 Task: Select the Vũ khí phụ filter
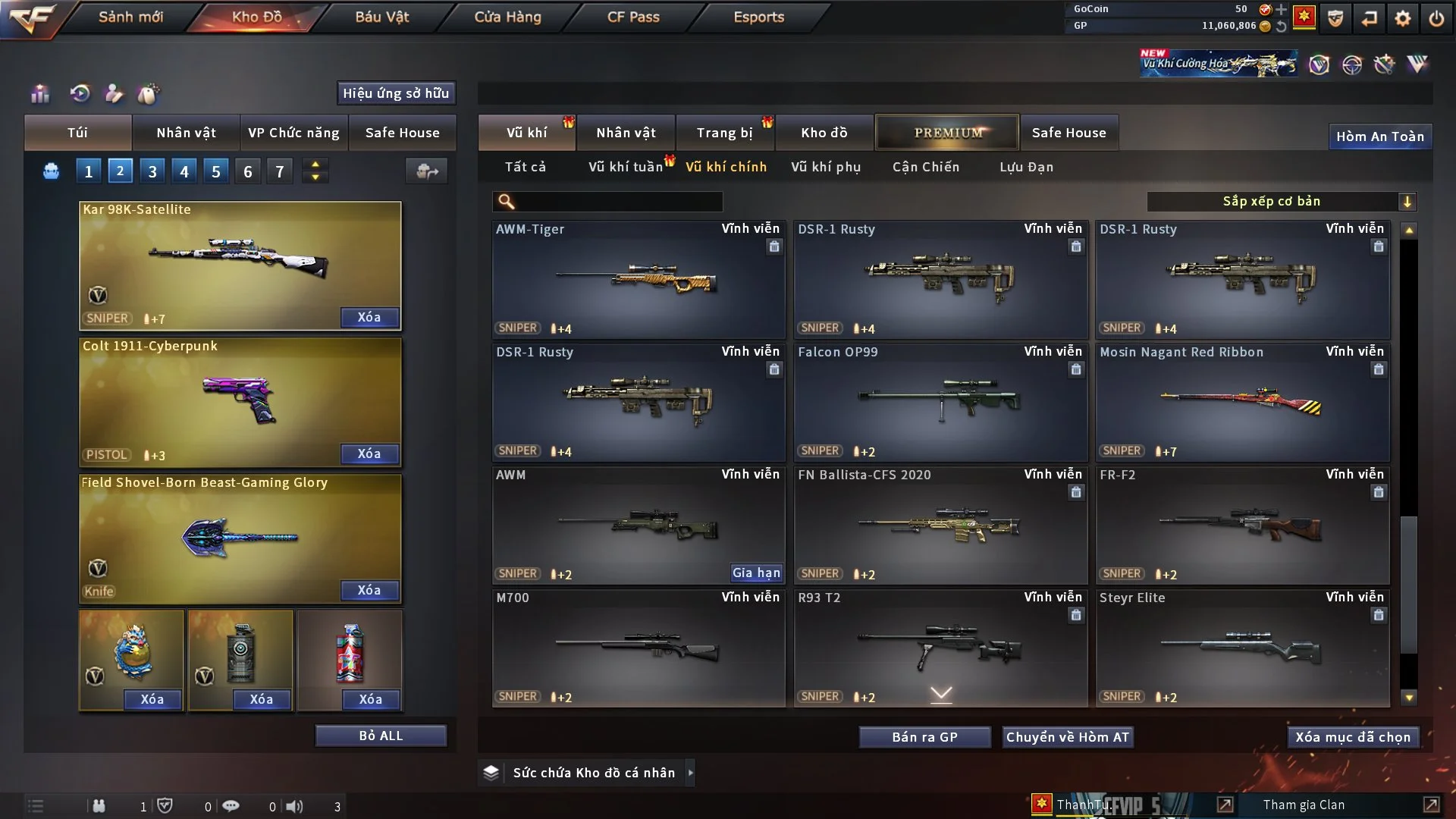click(825, 167)
